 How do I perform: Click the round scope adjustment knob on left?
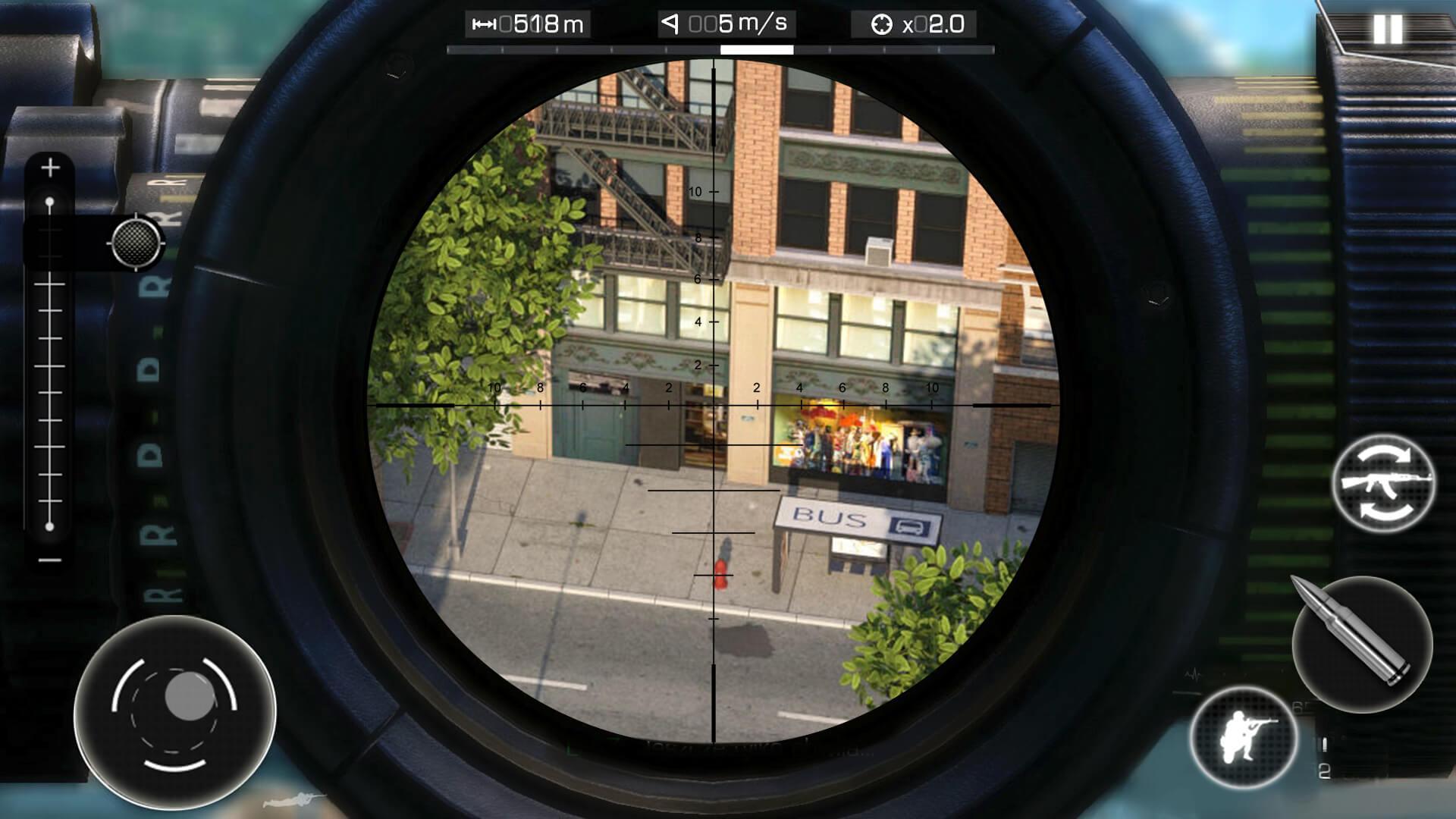coord(135,243)
